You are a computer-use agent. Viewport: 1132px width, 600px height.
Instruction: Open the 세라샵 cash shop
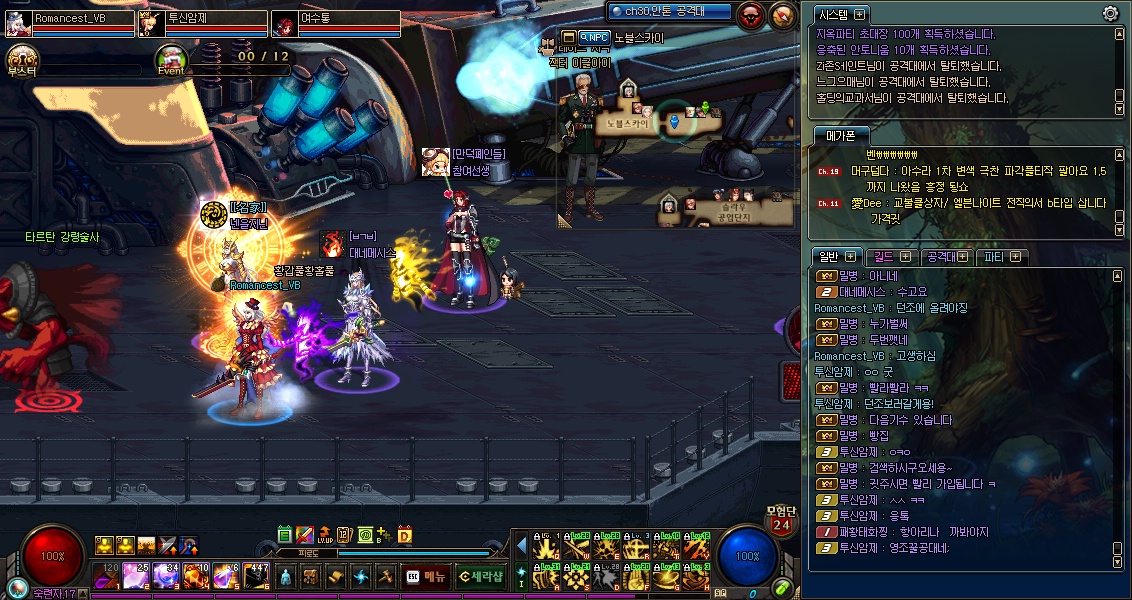click(480, 576)
